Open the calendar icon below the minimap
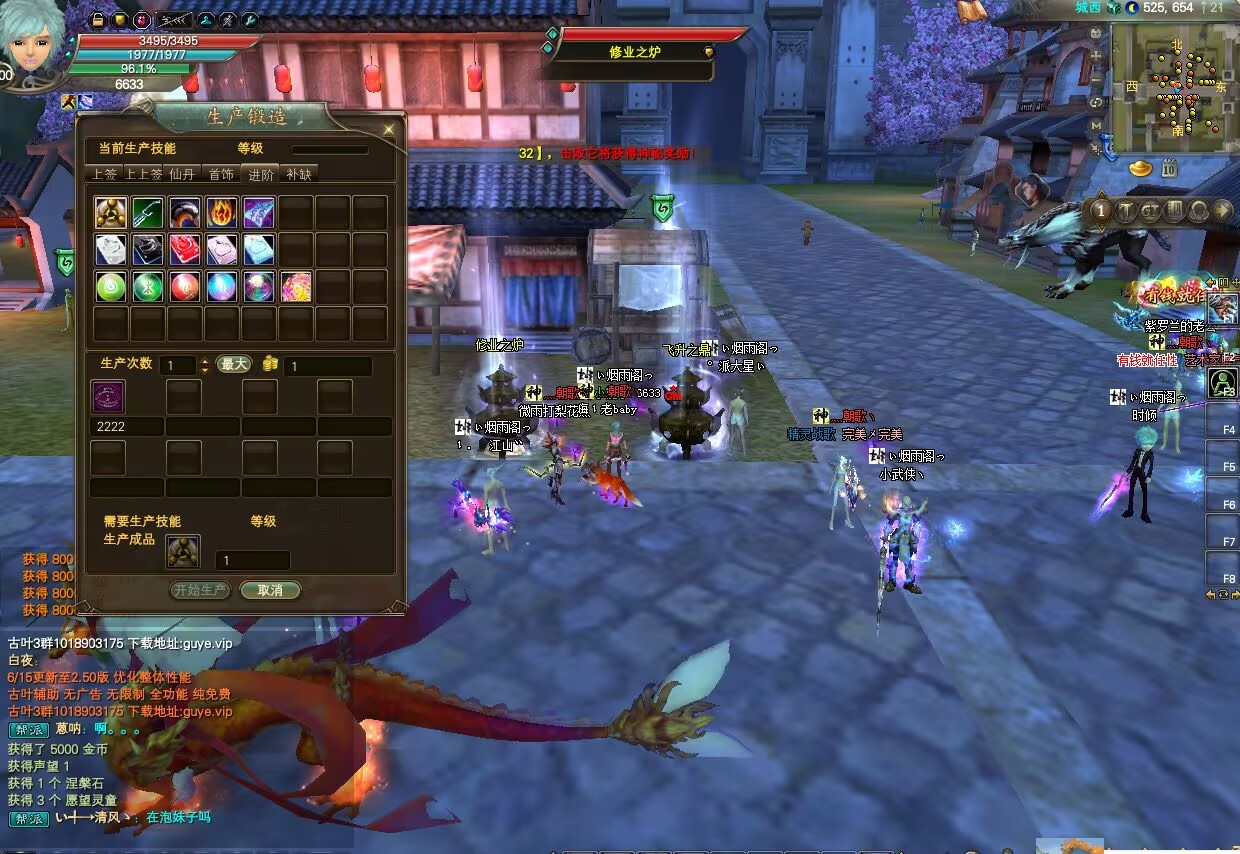Image resolution: width=1240 pixels, height=854 pixels. click(x=1168, y=169)
